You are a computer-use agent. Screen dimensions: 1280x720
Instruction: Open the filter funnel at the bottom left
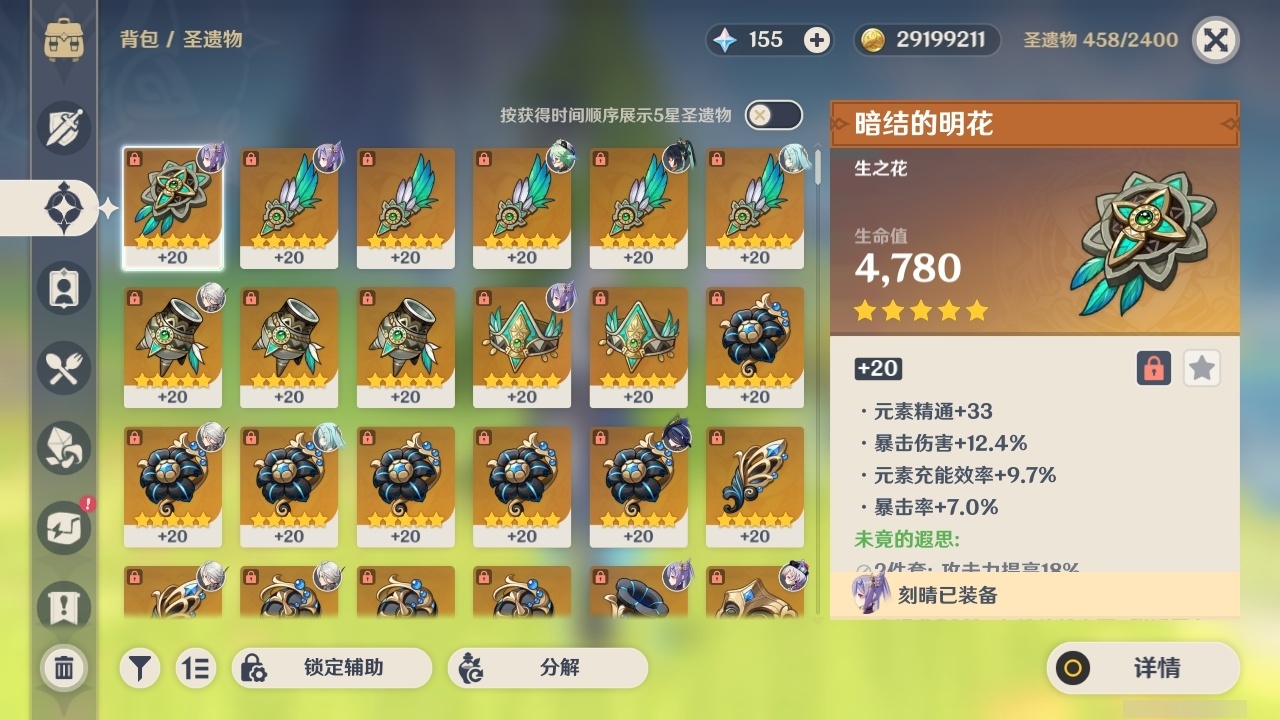140,668
